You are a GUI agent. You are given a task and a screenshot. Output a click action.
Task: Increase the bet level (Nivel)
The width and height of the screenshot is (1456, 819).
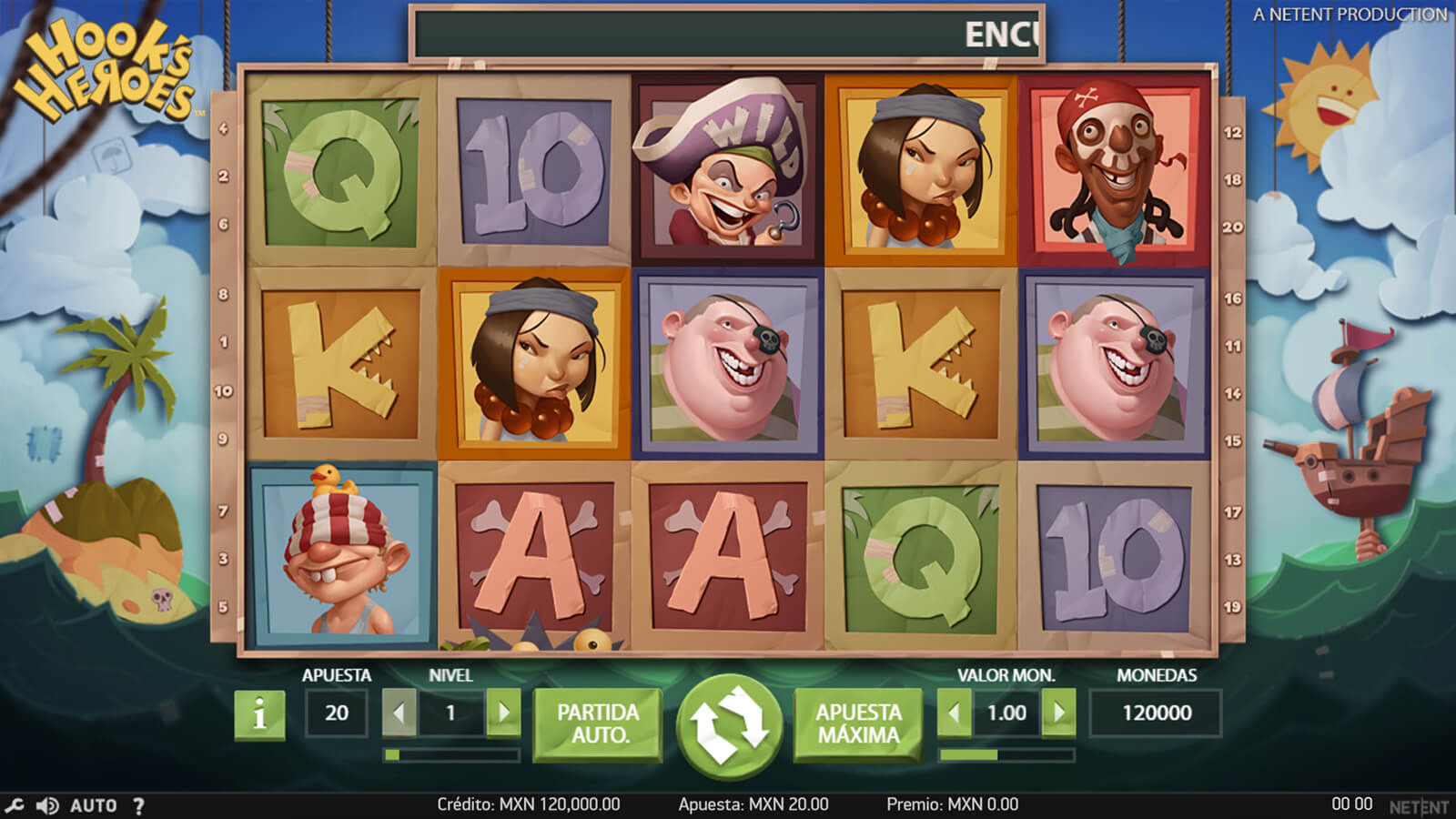(504, 713)
